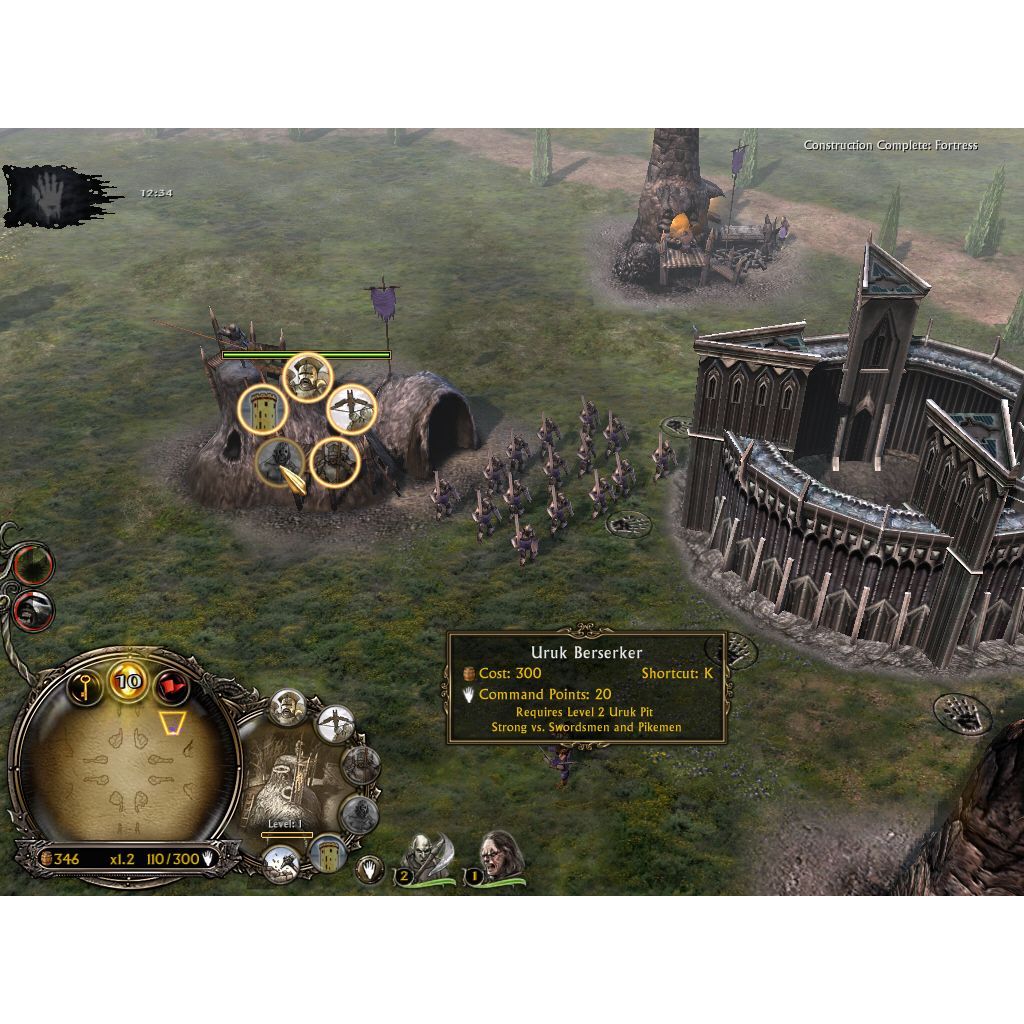Image resolution: width=1024 pixels, height=1024 pixels.
Task: Open the spellbook with the gold 10 button
Action: pos(128,684)
